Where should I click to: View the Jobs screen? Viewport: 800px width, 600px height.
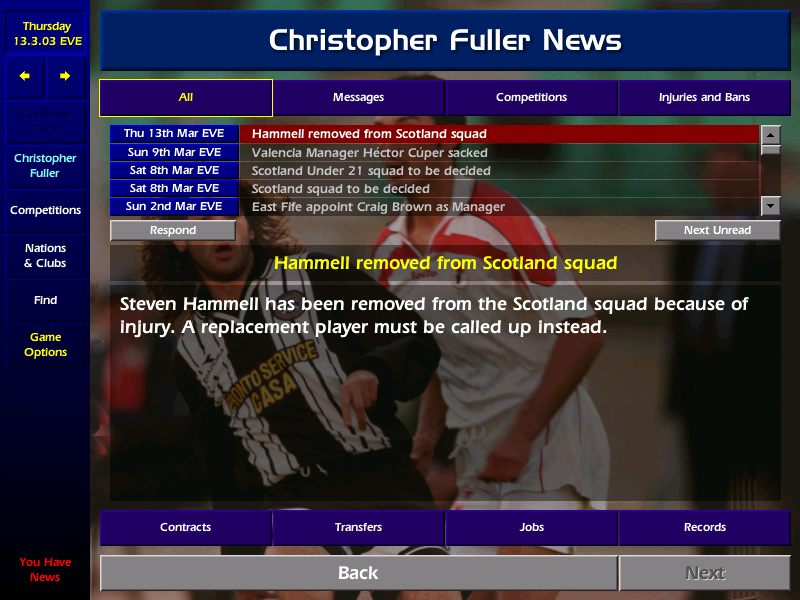531,527
